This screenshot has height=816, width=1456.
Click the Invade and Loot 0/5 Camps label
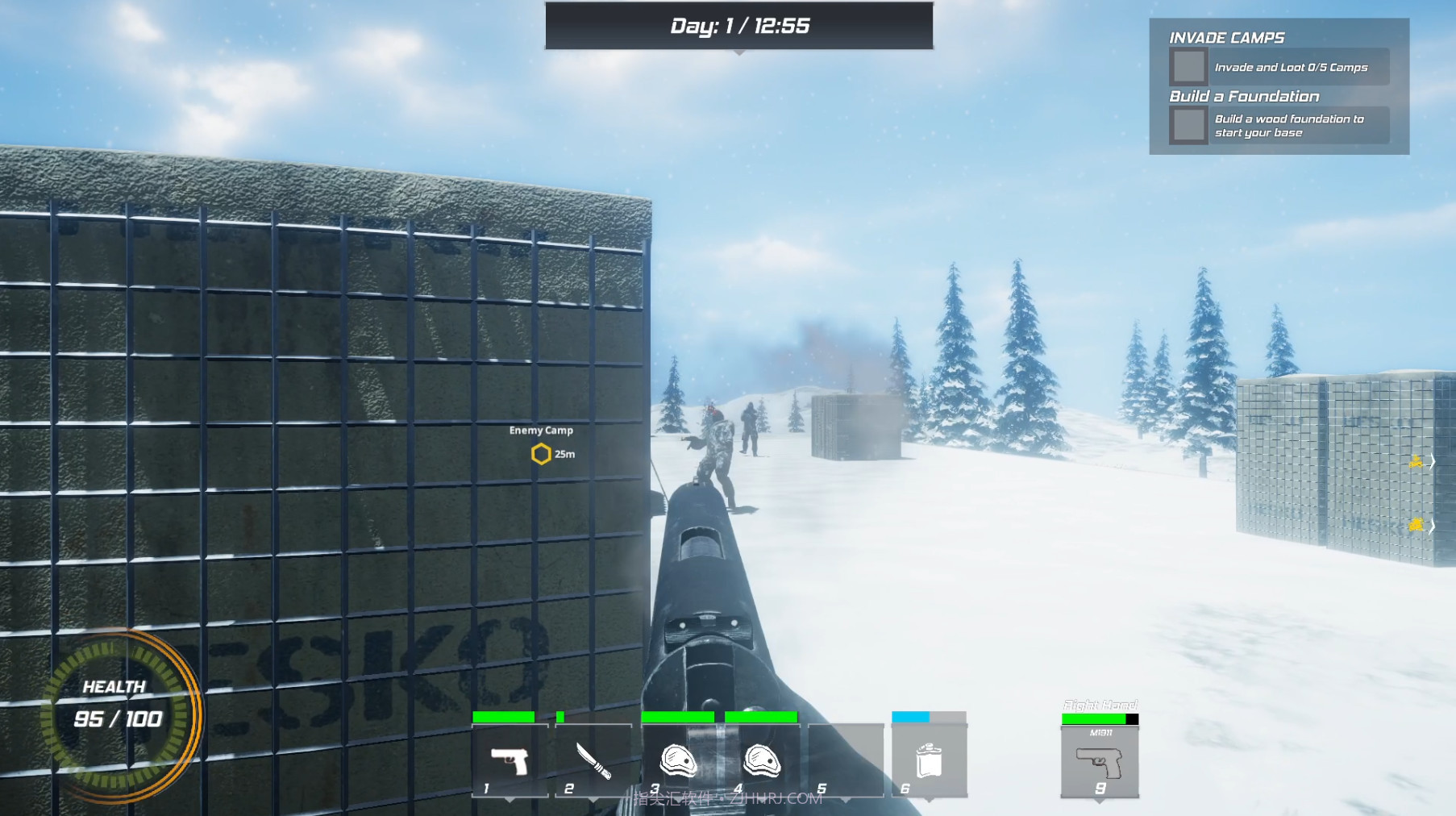[1292, 68]
